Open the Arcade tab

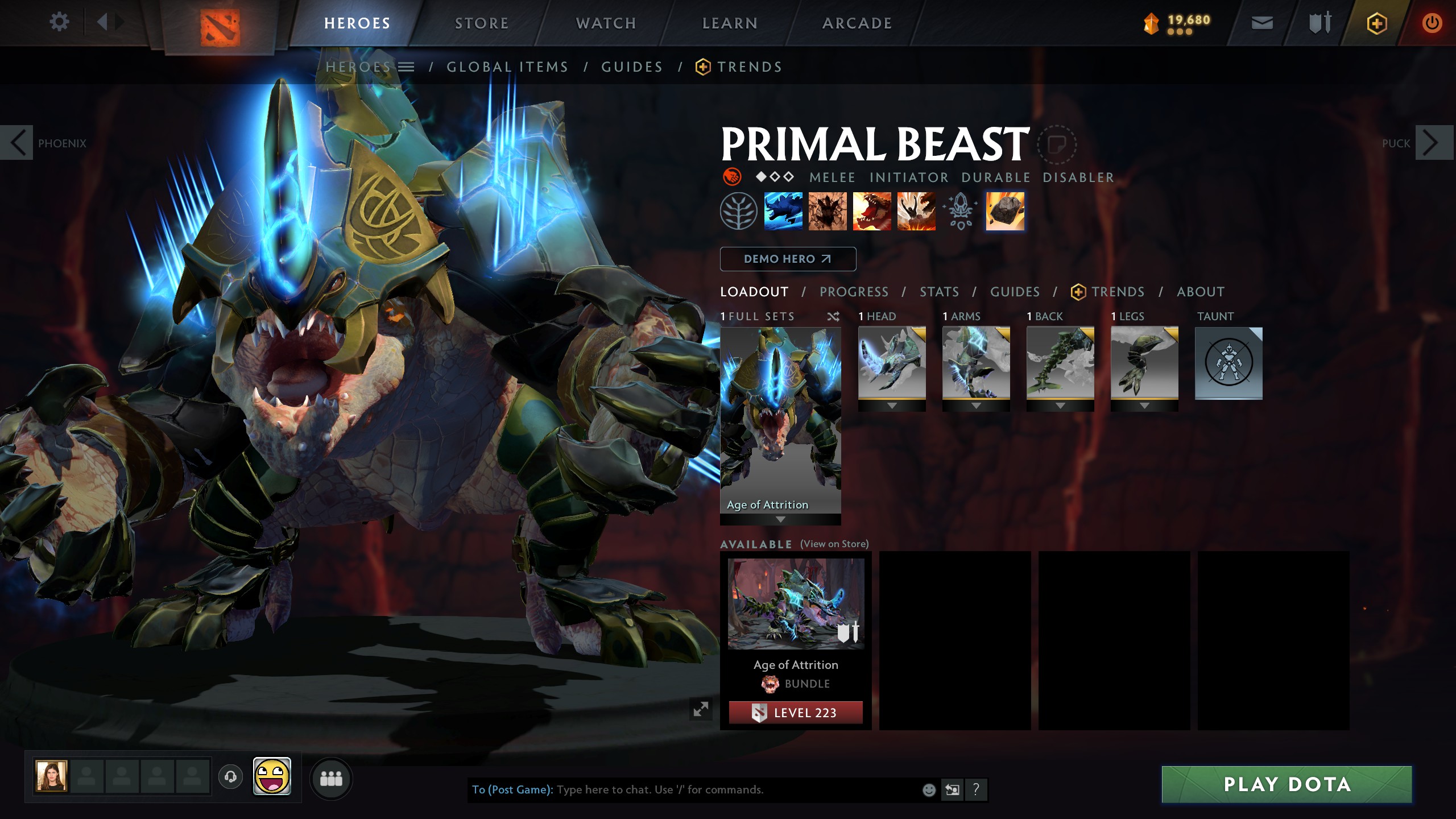click(x=857, y=23)
